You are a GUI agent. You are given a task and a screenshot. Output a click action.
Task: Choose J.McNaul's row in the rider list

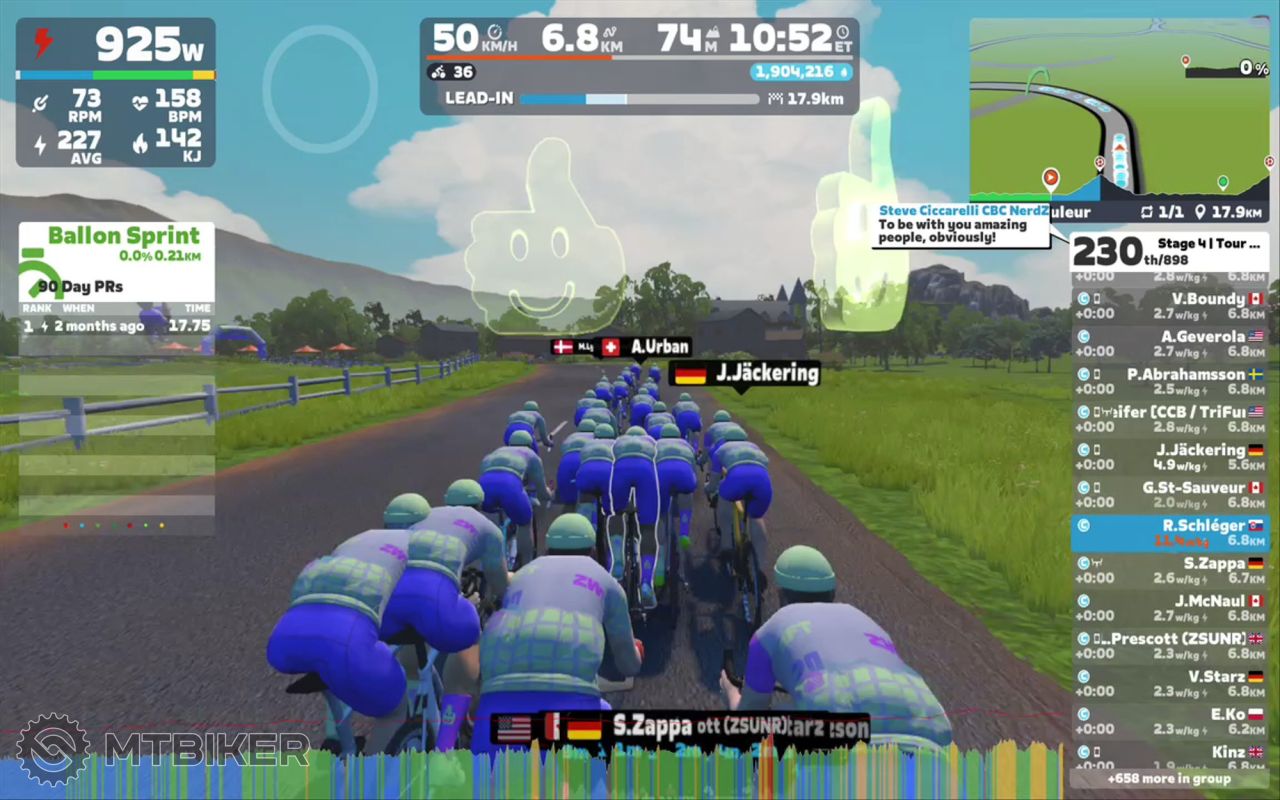pyautogui.click(x=1169, y=608)
